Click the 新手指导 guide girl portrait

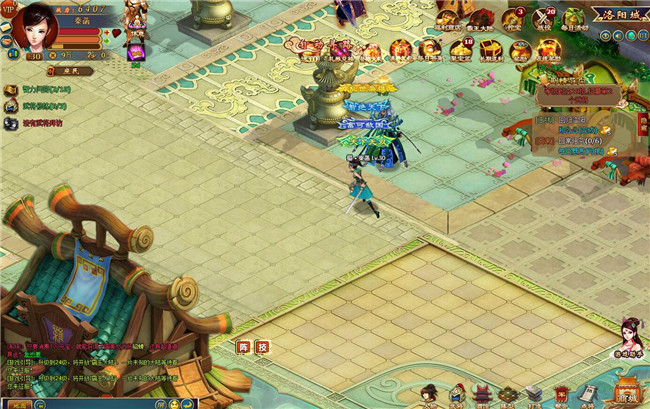click(x=630, y=336)
